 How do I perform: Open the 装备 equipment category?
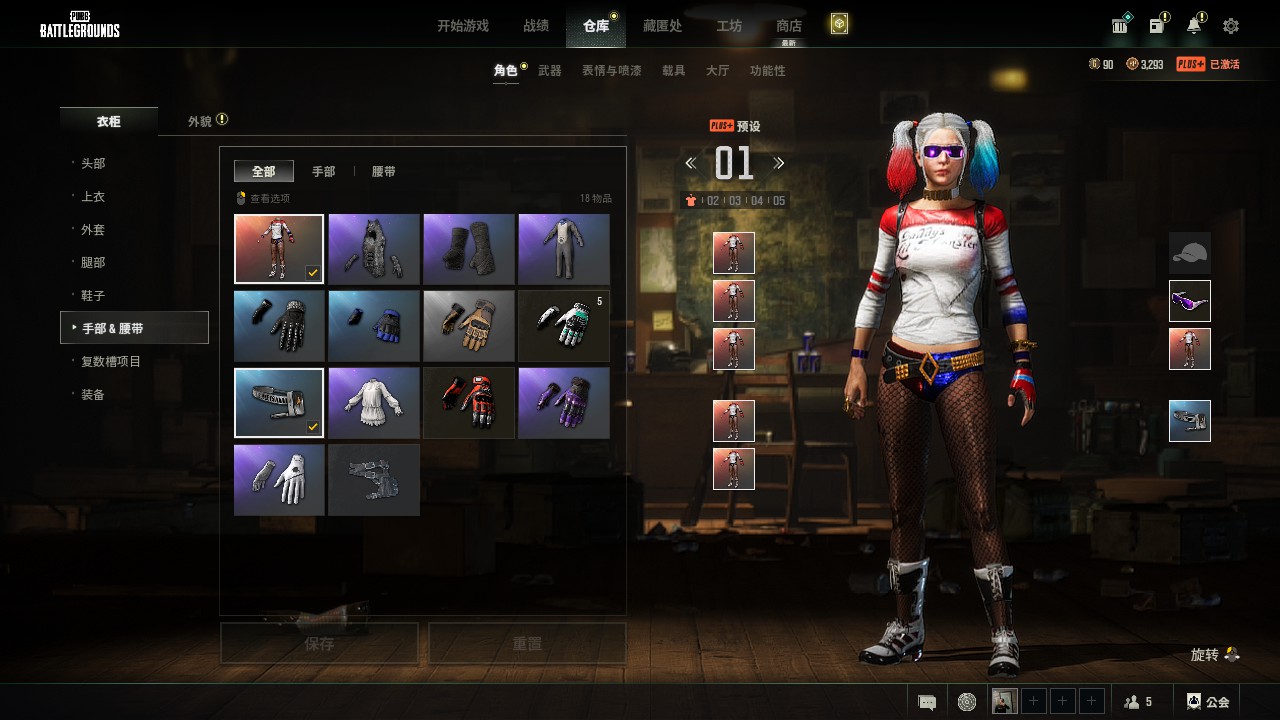[x=93, y=395]
